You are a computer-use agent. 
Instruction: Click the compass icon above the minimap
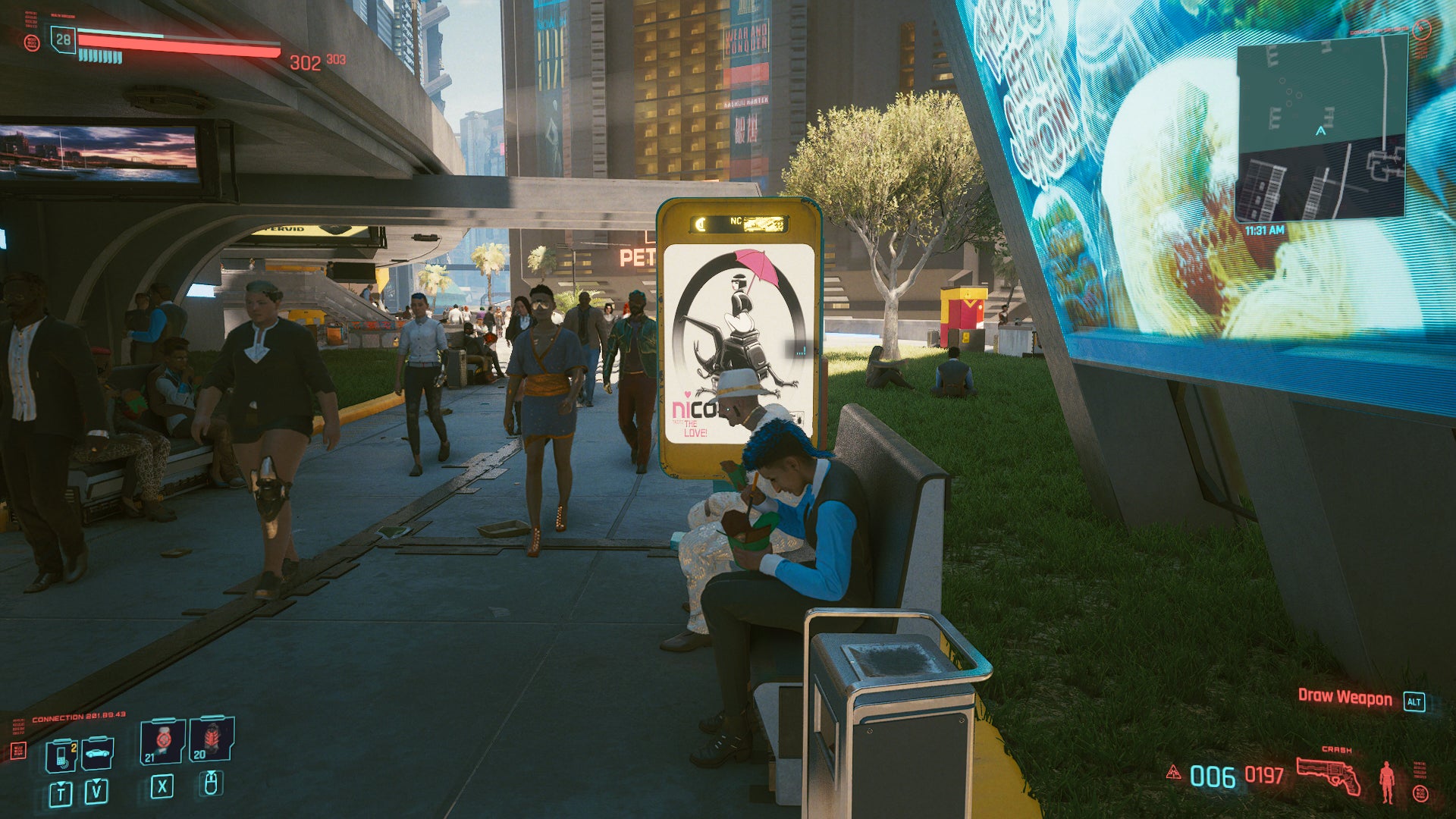point(1422,30)
